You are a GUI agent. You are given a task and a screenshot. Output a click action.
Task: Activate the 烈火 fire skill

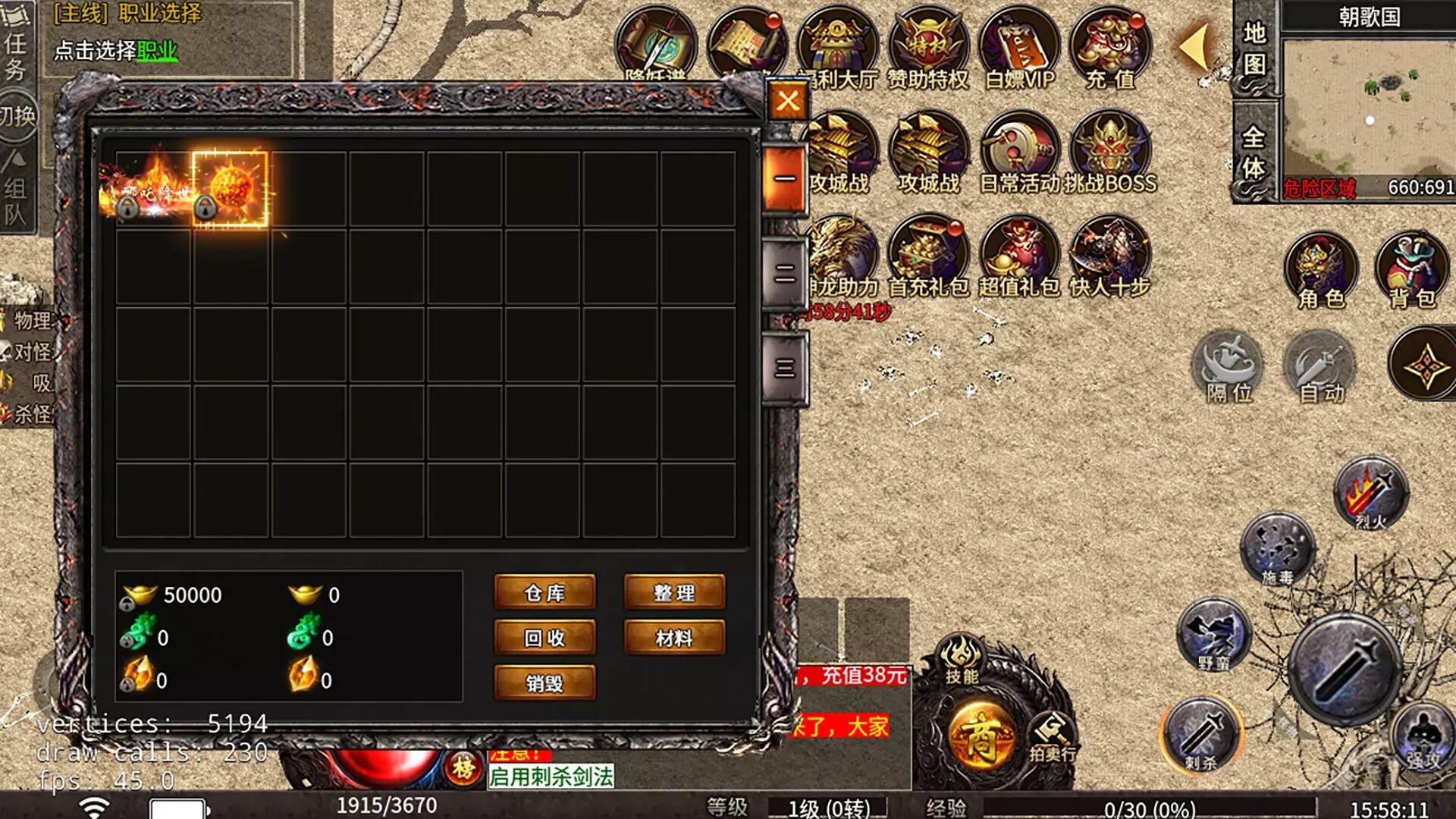[1370, 493]
